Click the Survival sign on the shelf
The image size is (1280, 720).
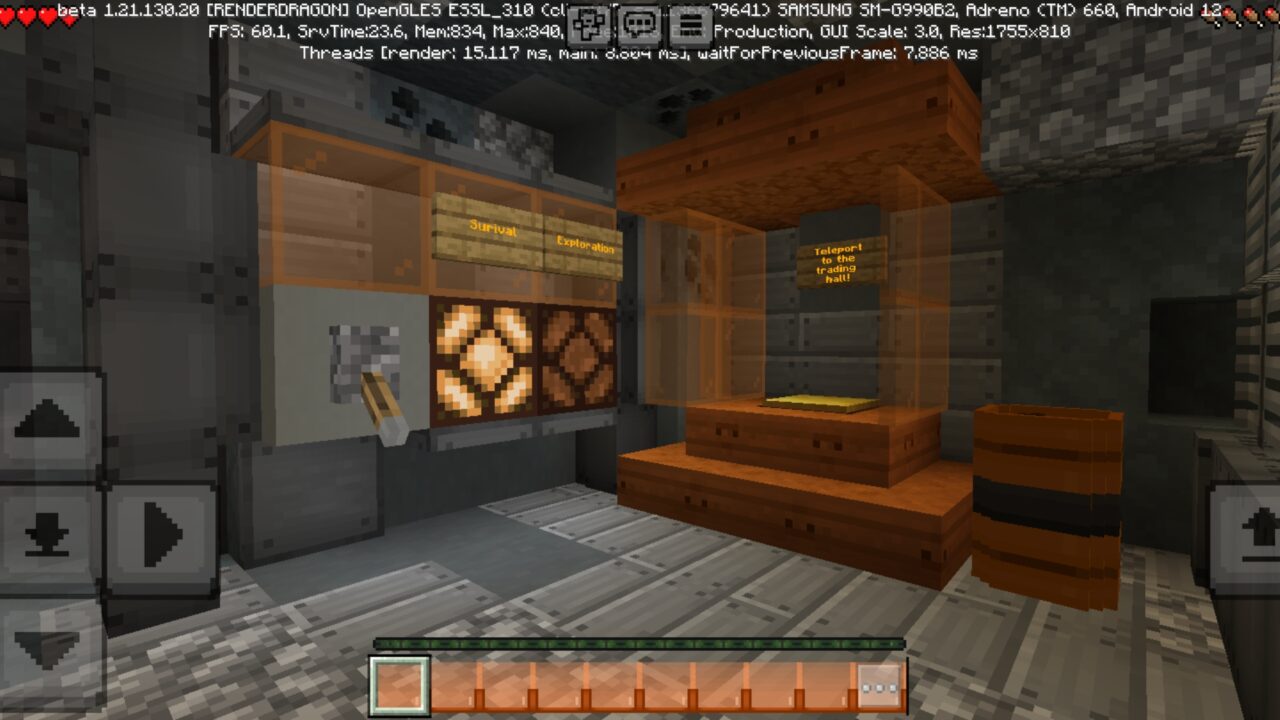[490, 230]
